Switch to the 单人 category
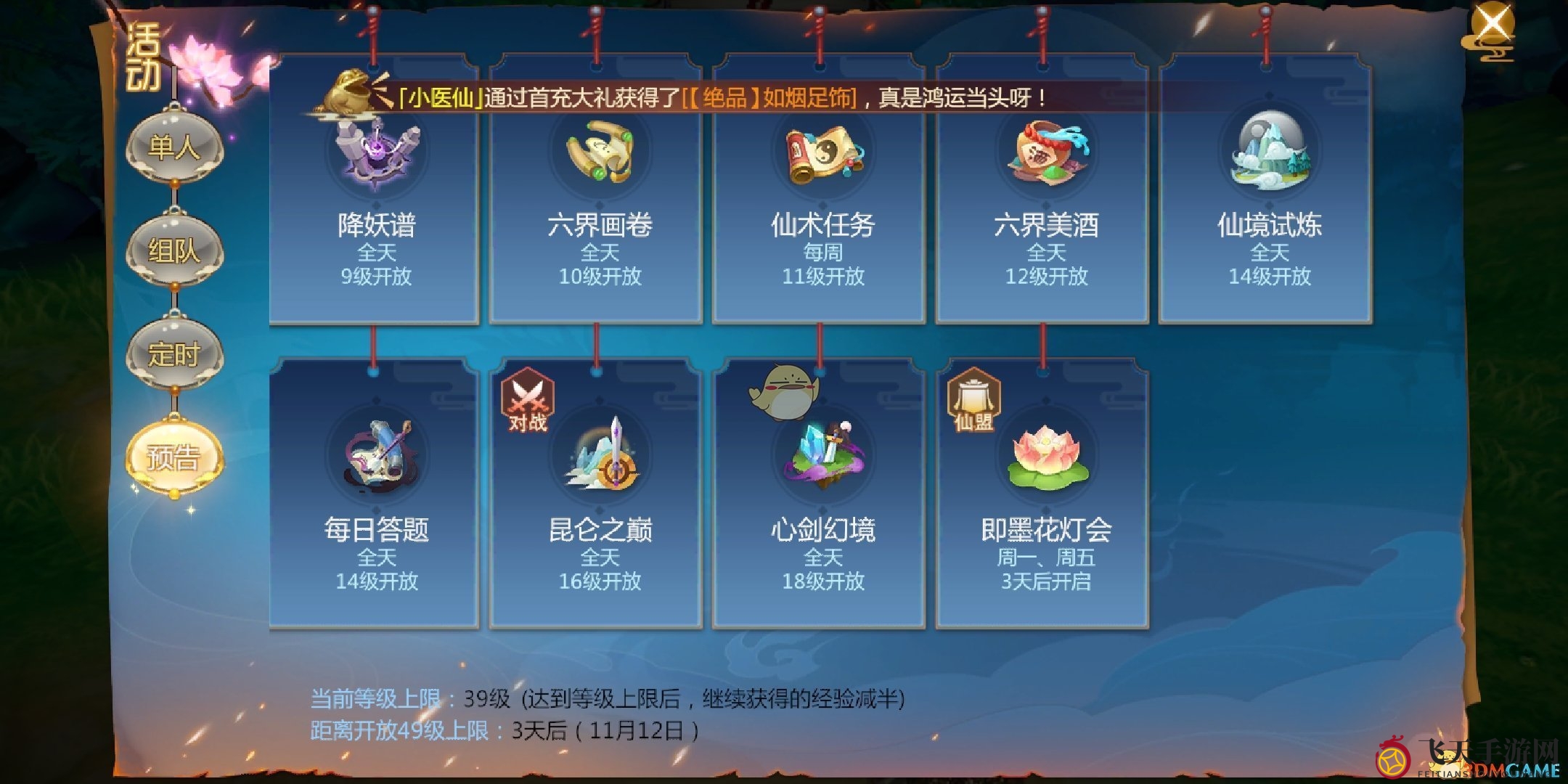The height and width of the screenshot is (784, 1568). pos(174,150)
